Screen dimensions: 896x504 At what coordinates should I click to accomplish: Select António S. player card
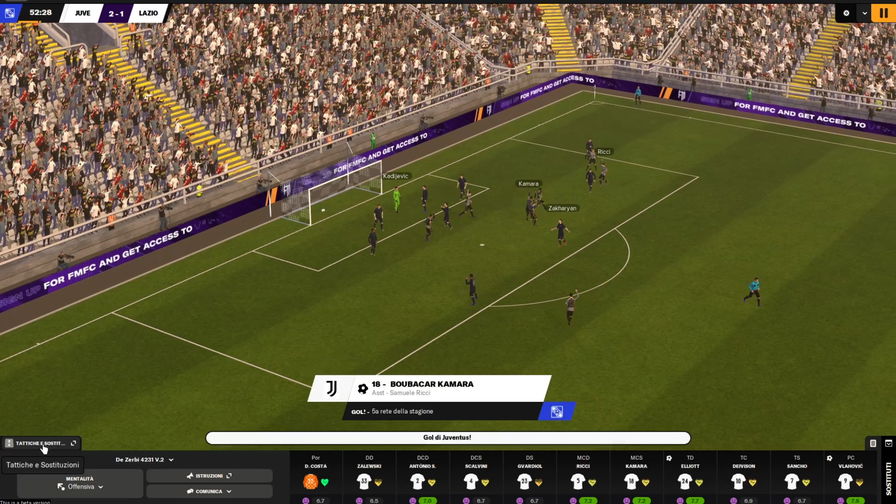(x=423, y=477)
